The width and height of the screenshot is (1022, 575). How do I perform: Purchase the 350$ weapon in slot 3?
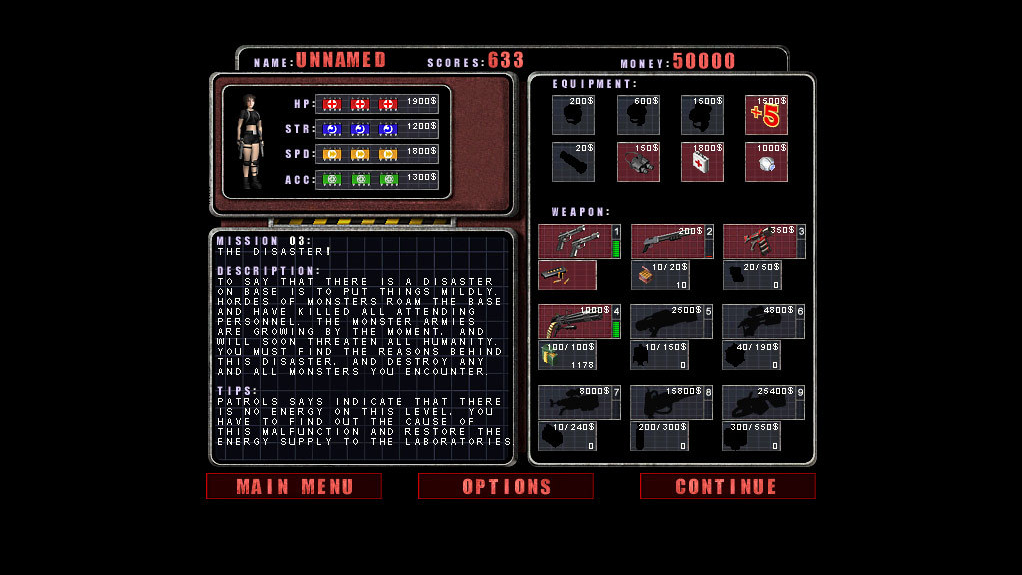coord(763,241)
